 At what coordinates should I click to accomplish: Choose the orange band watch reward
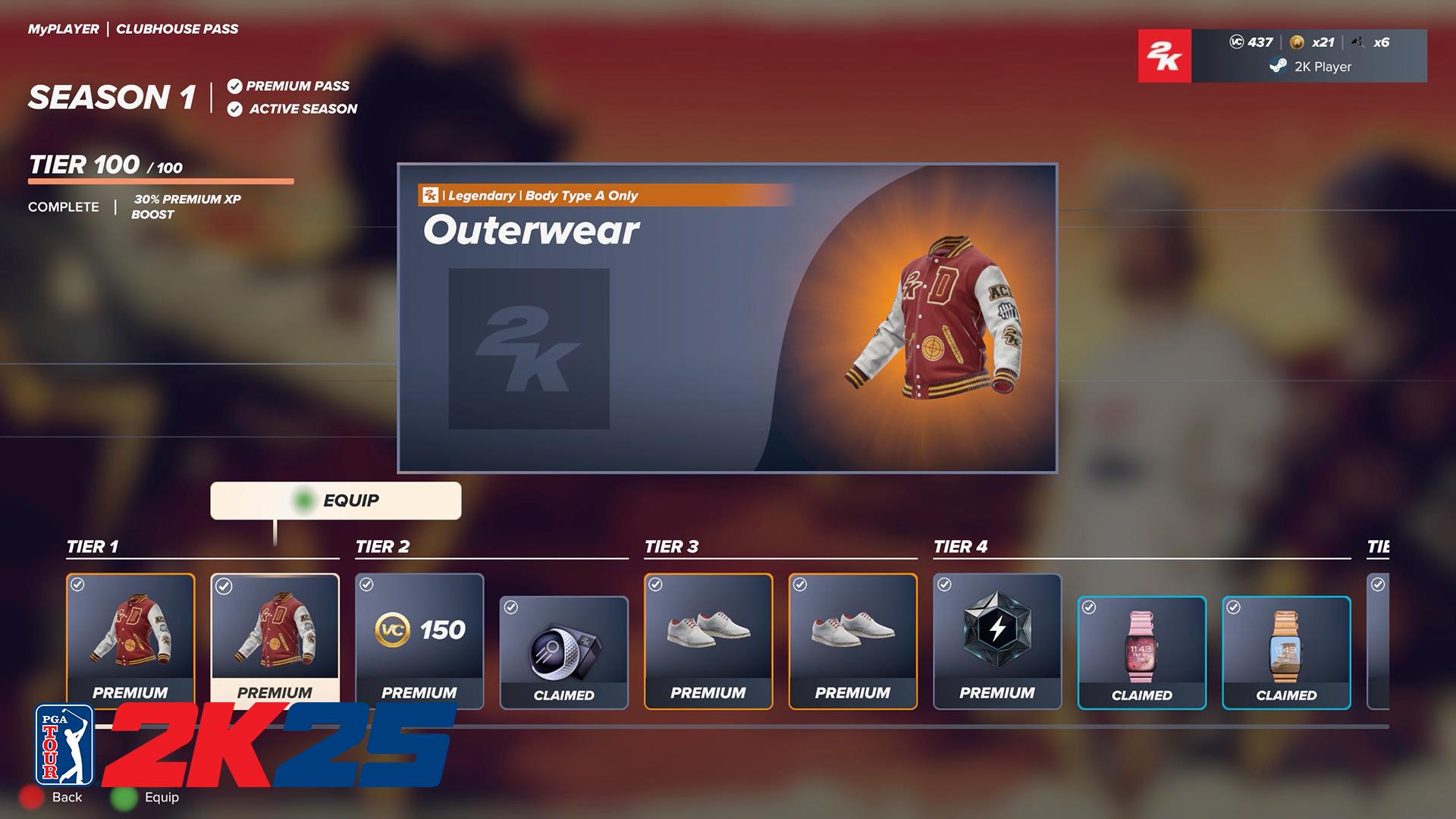click(x=1286, y=652)
